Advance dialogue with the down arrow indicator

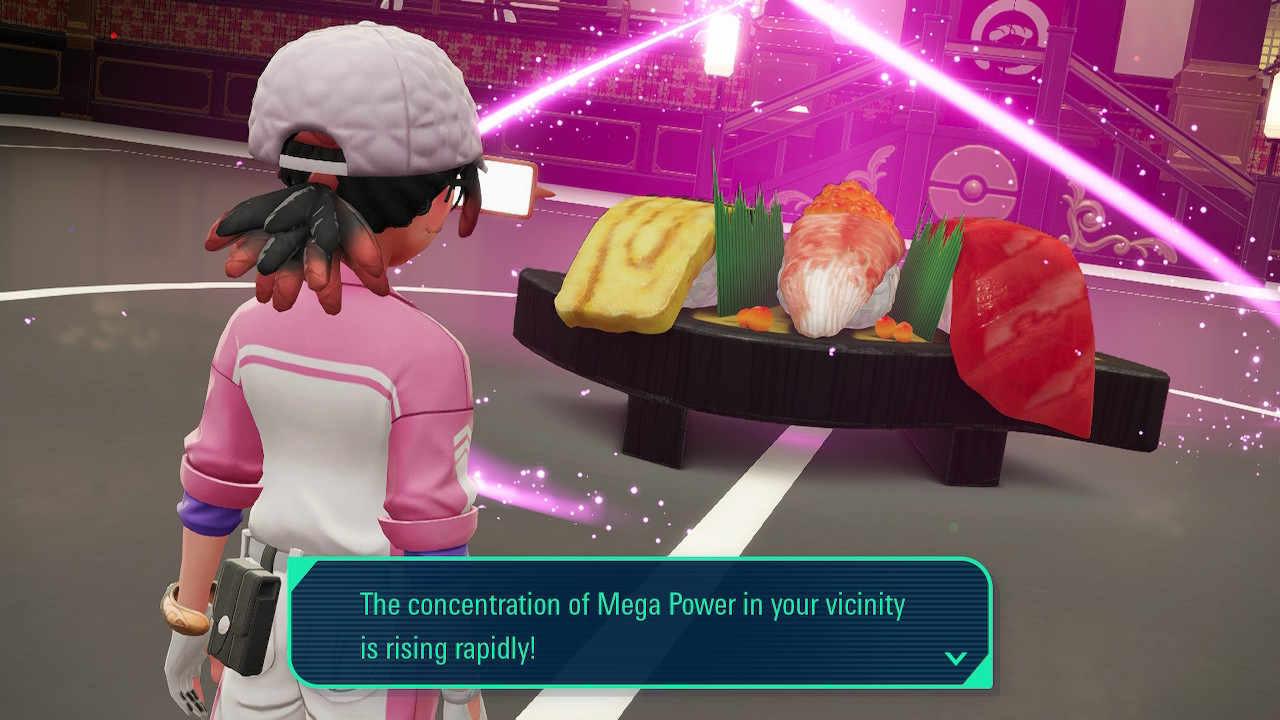point(955,658)
